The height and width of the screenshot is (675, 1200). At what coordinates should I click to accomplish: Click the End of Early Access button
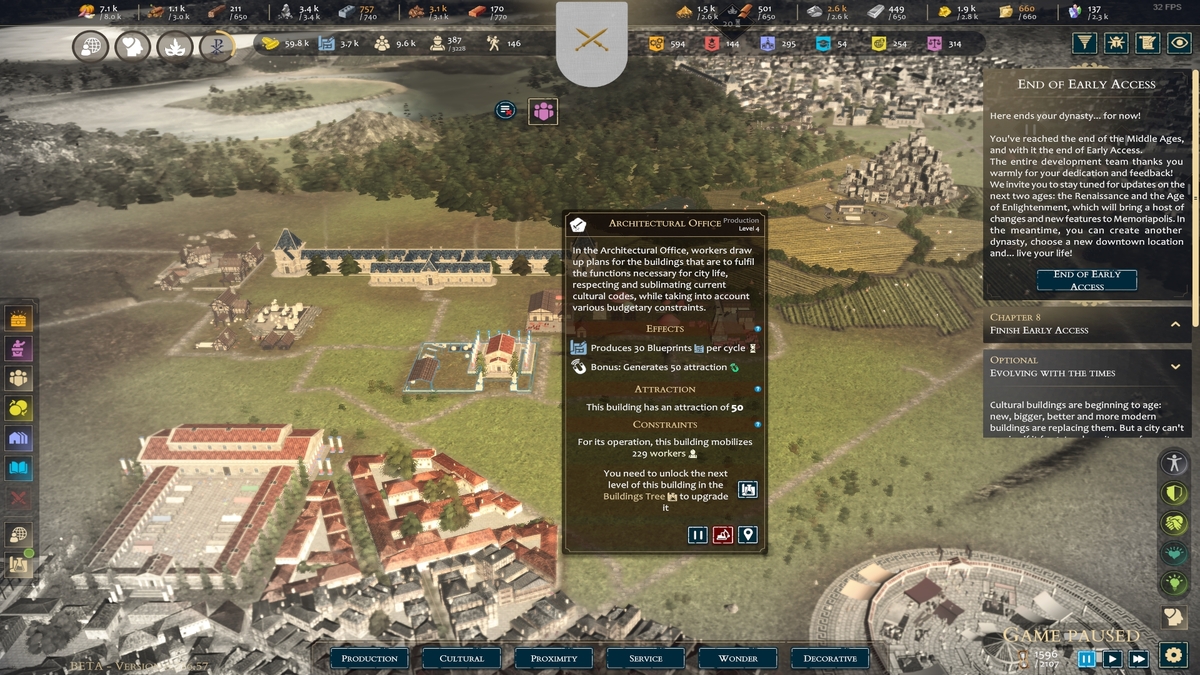[x=1086, y=280]
